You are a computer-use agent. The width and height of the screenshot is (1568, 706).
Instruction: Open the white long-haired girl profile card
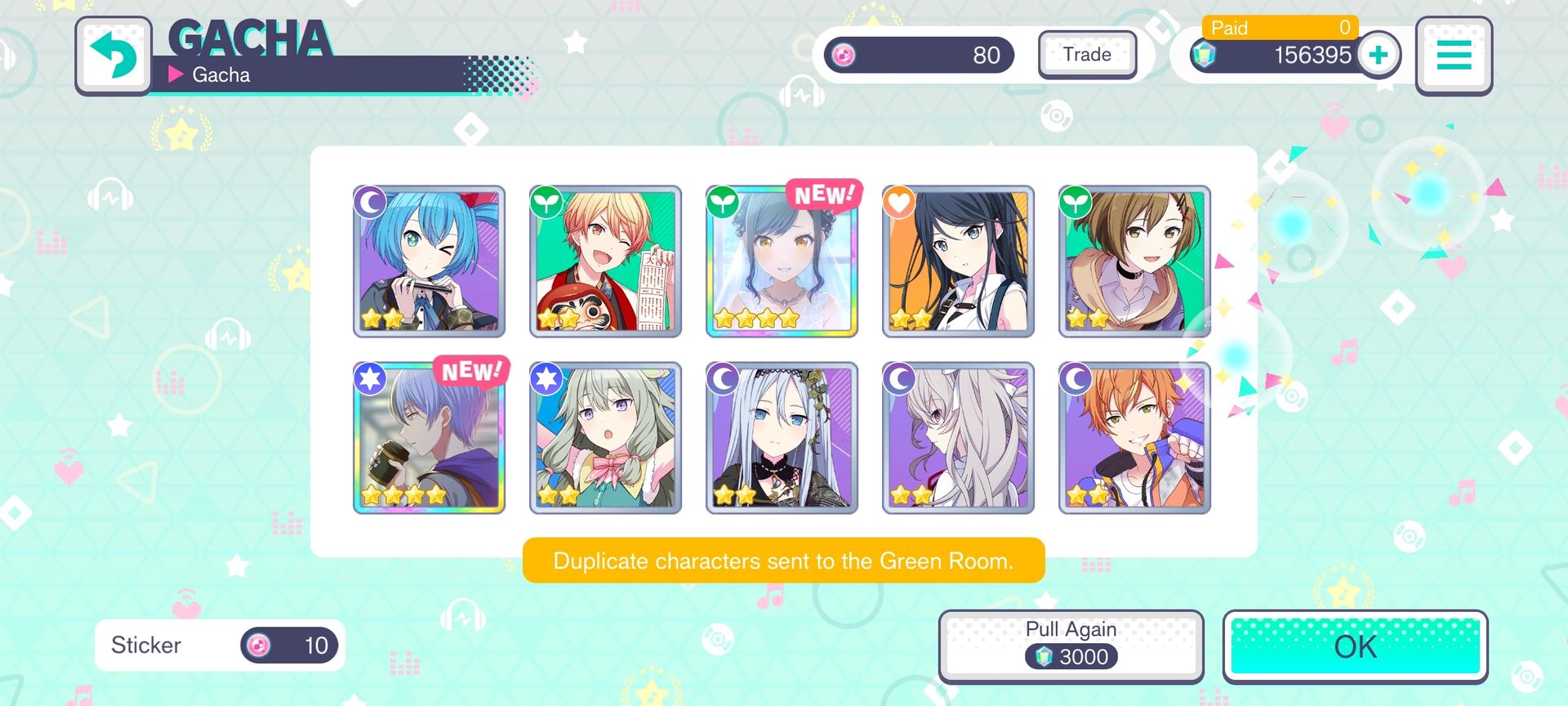pyautogui.click(x=958, y=438)
